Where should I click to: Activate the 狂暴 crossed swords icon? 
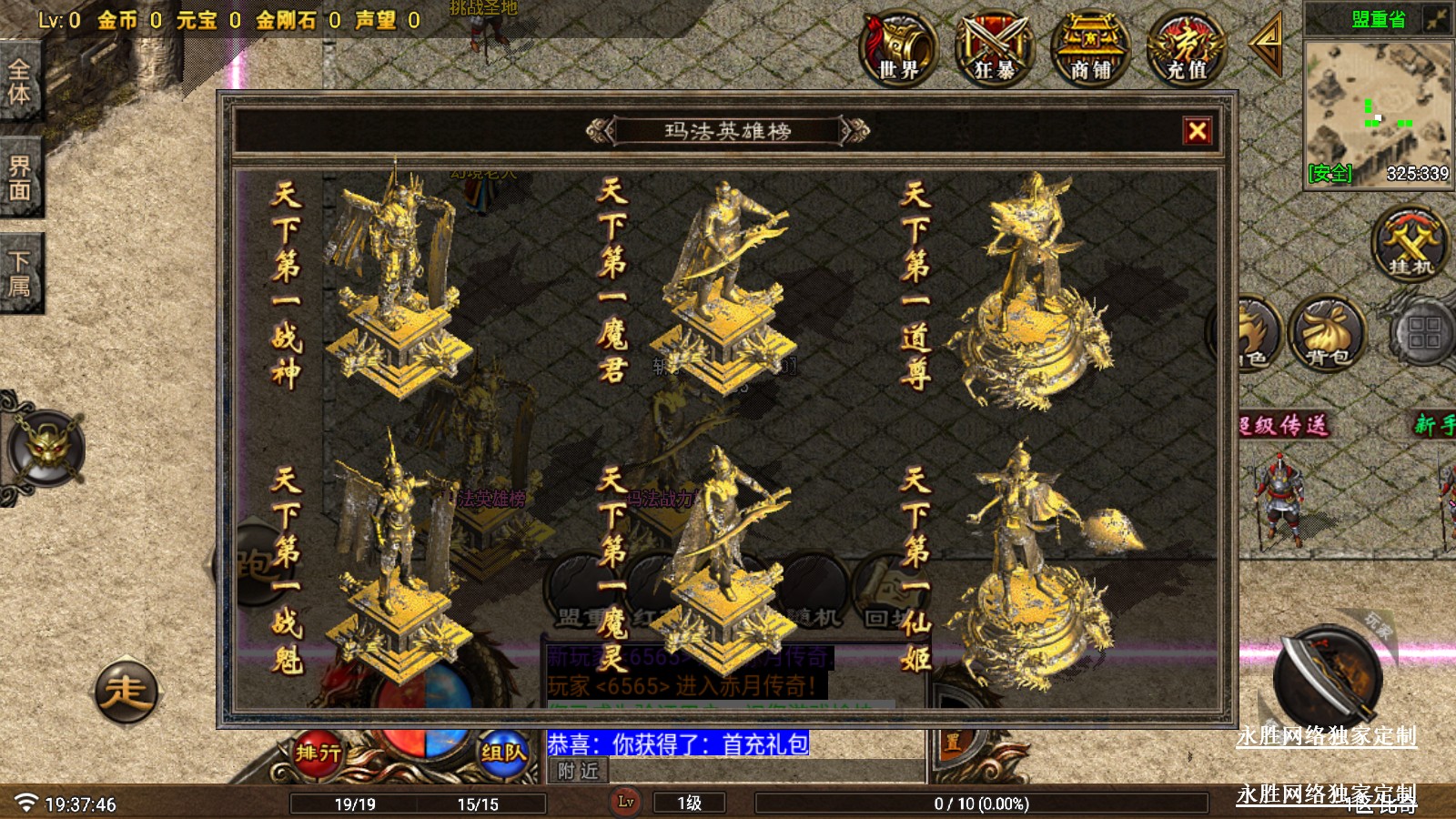click(994, 49)
